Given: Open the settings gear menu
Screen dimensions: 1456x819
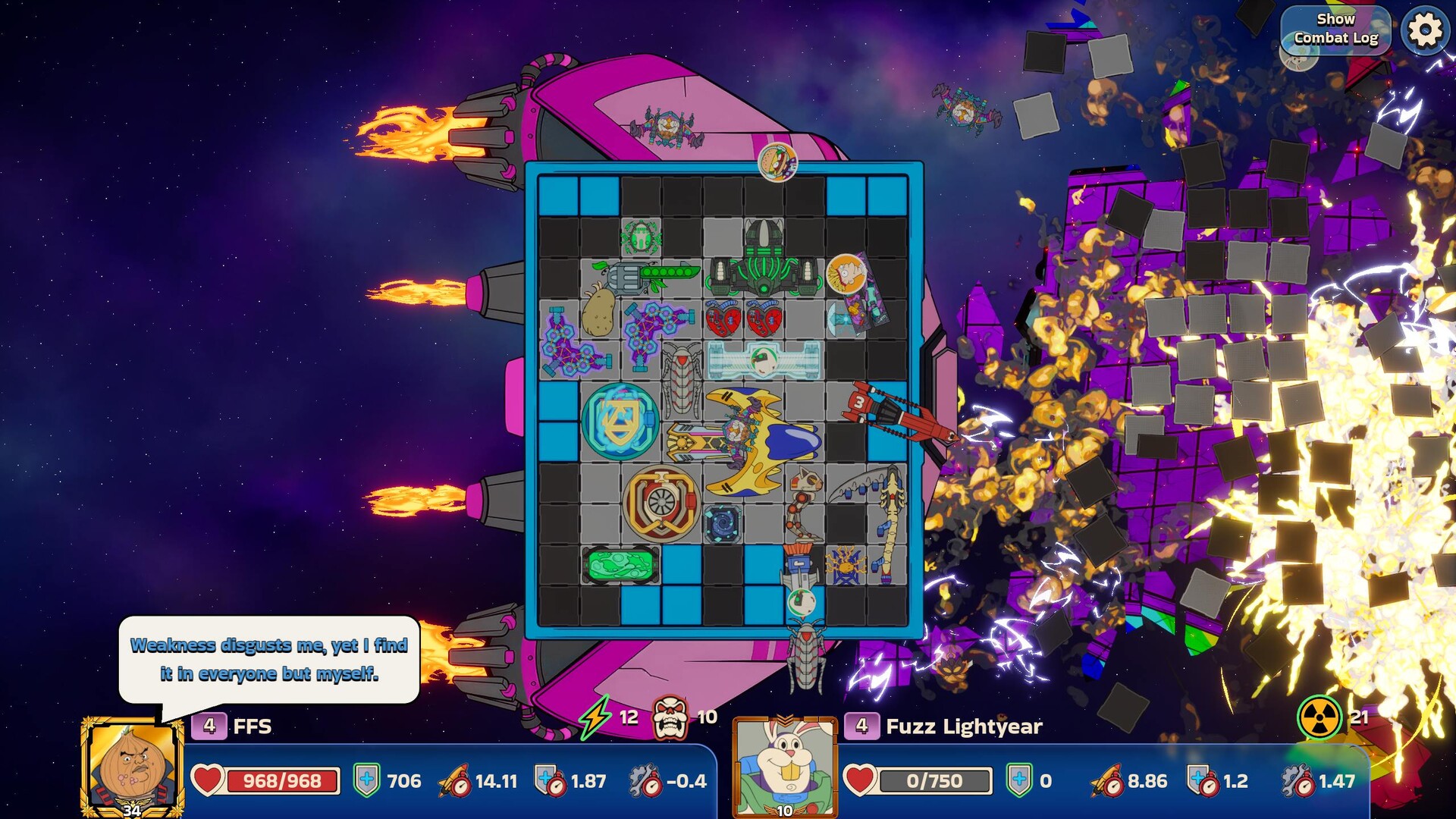Looking at the screenshot, I should tap(1424, 31).
